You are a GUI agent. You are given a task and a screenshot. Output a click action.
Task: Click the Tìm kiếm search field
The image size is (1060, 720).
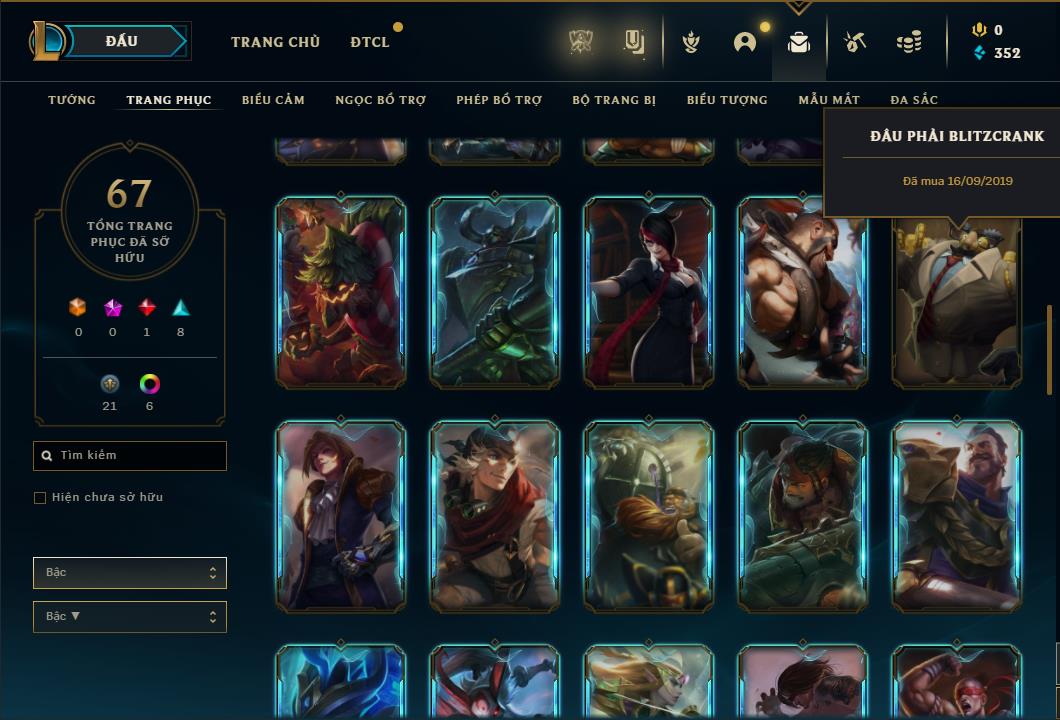tap(130, 456)
